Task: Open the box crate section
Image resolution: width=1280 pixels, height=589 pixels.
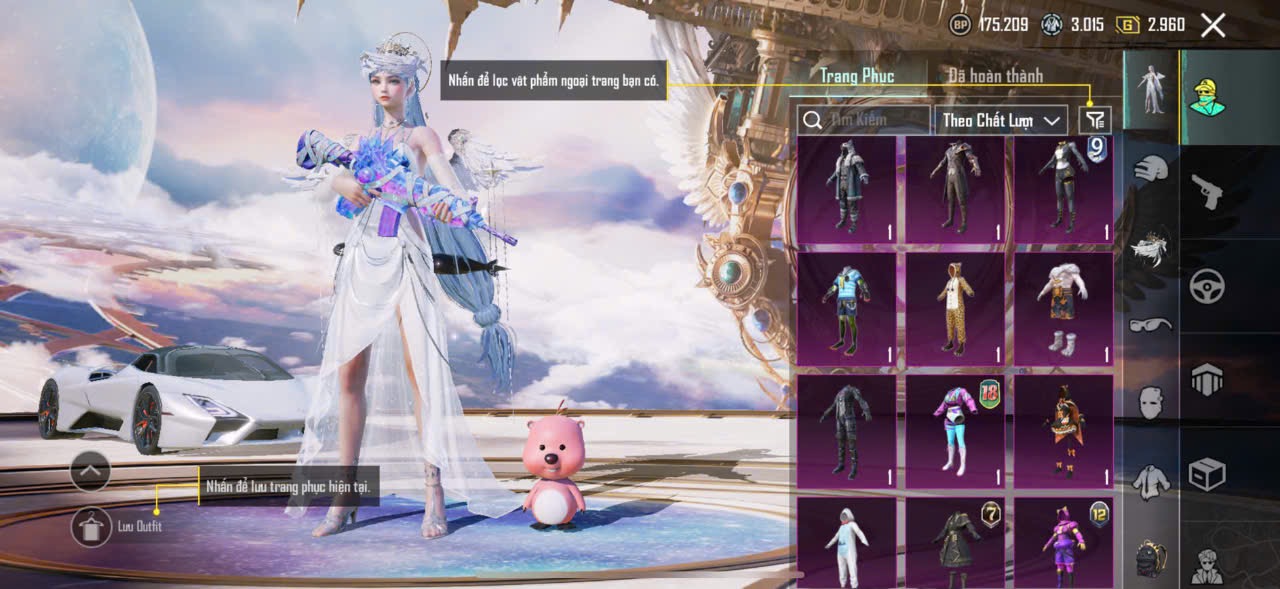Action: 1207,474
